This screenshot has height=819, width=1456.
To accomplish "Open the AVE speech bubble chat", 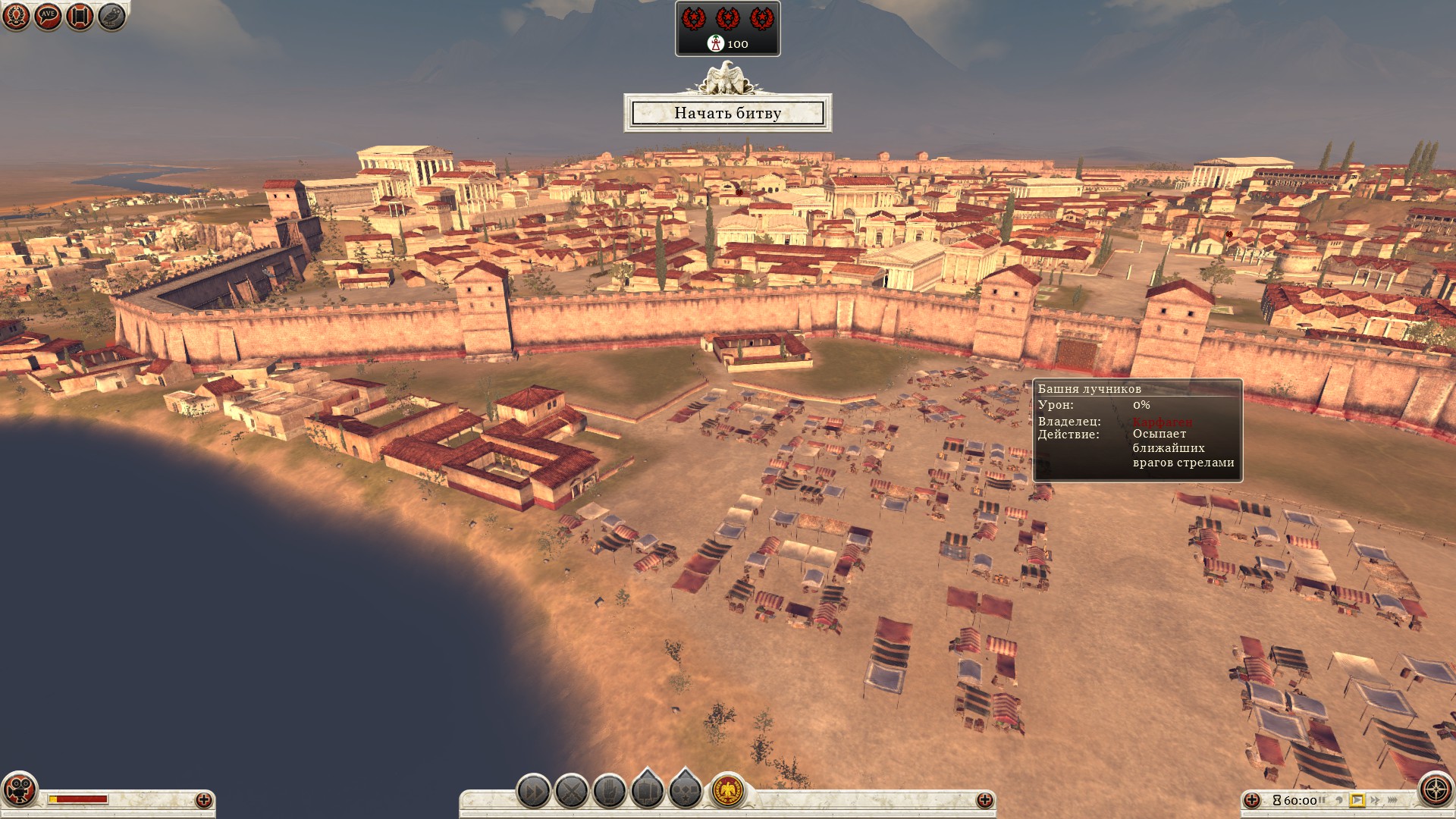I will 48,16.
